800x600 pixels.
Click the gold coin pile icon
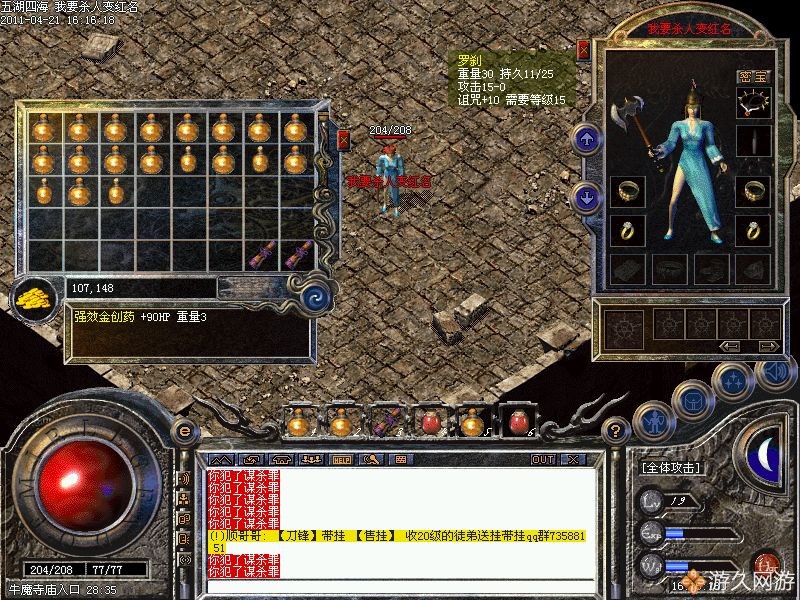36,298
